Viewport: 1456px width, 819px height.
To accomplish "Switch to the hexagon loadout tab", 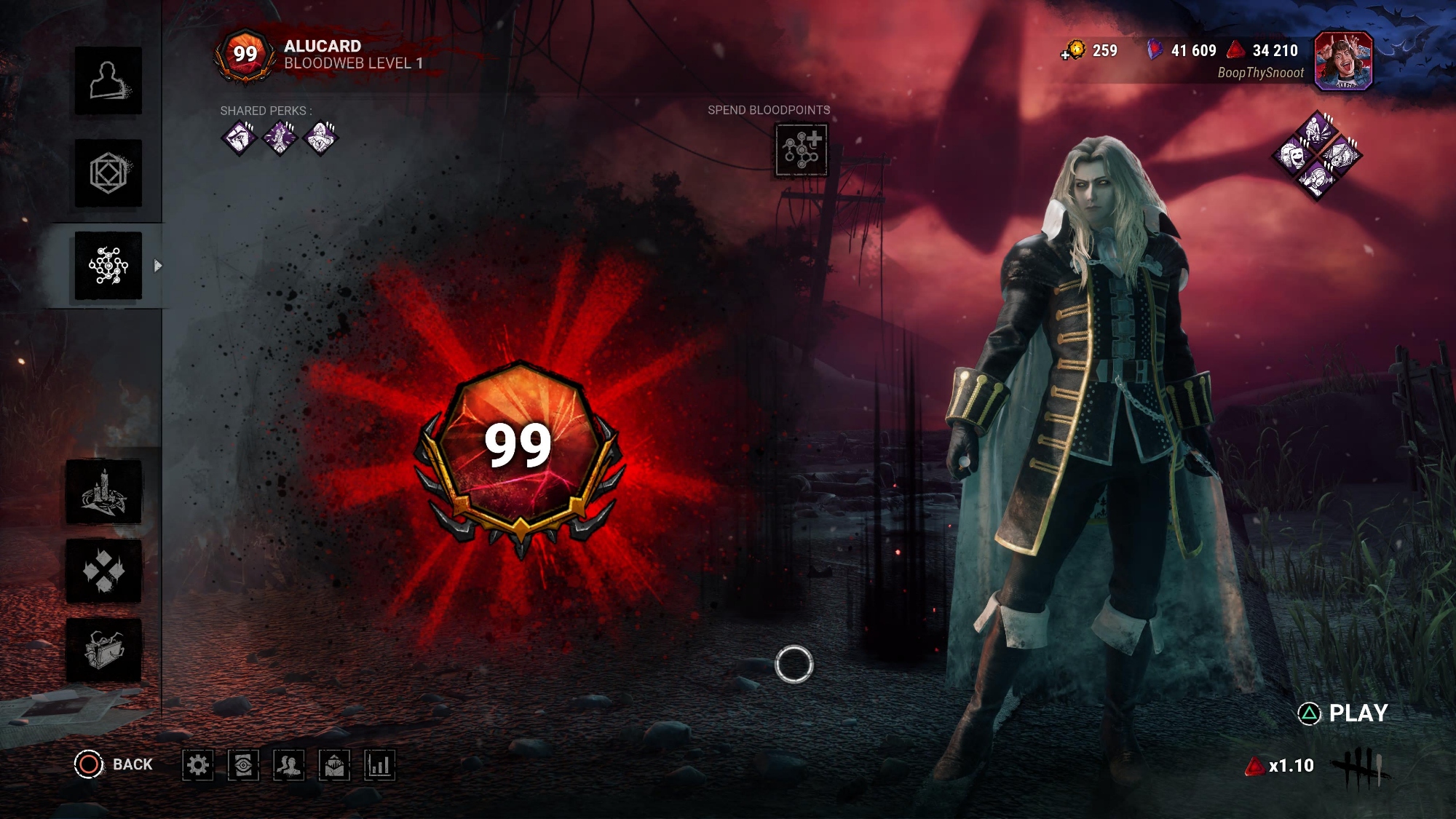I will pyautogui.click(x=108, y=173).
